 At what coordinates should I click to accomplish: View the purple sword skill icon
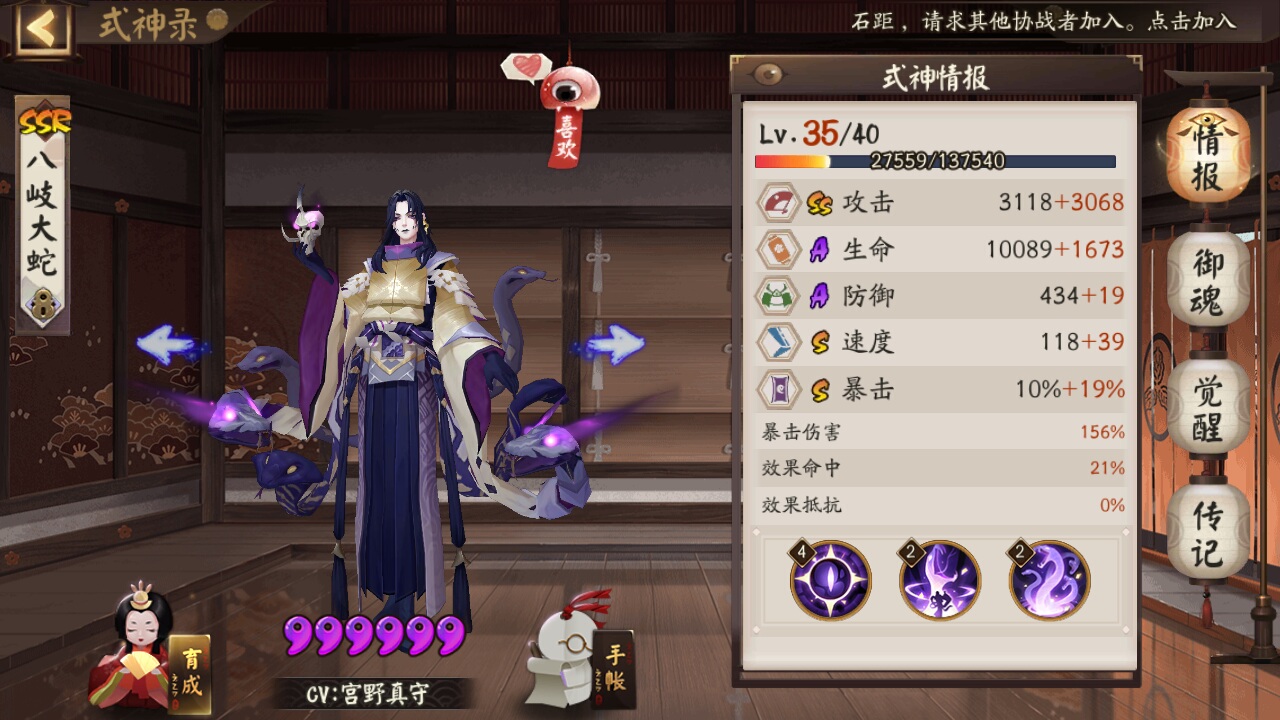tap(939, 580)
